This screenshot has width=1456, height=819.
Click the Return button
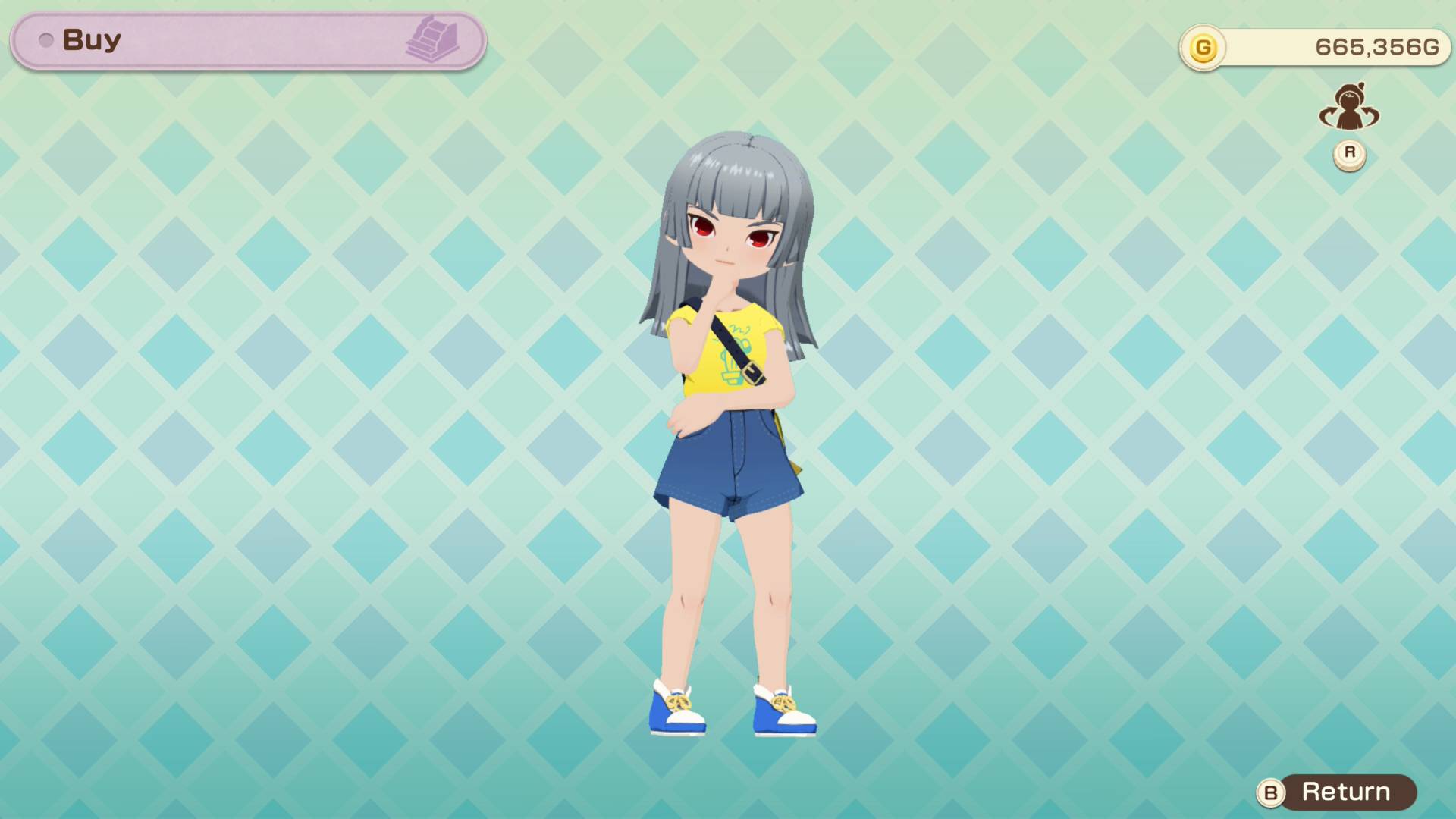point(1346,792)
